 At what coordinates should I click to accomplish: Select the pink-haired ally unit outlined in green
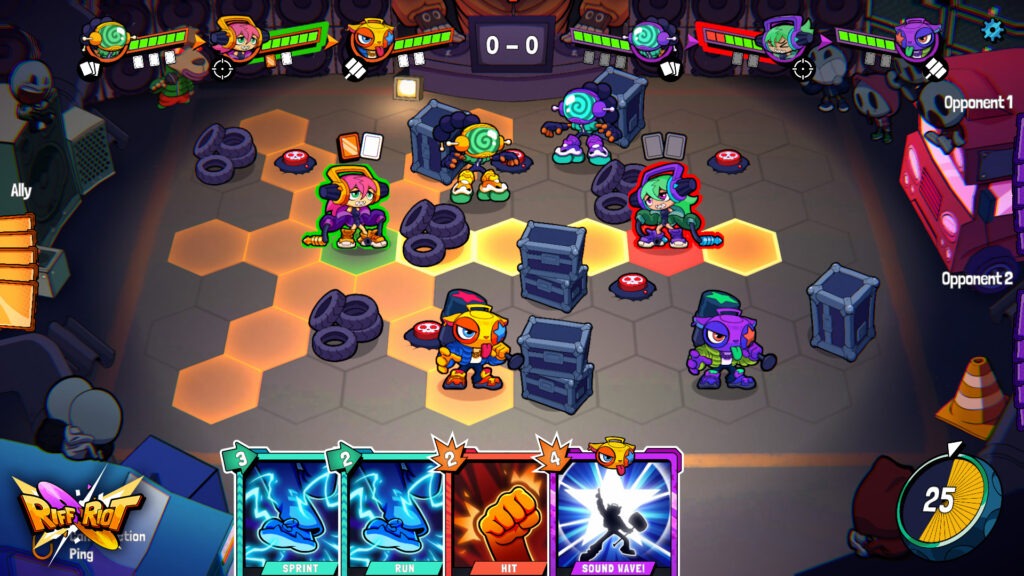[x=350, y=208]
